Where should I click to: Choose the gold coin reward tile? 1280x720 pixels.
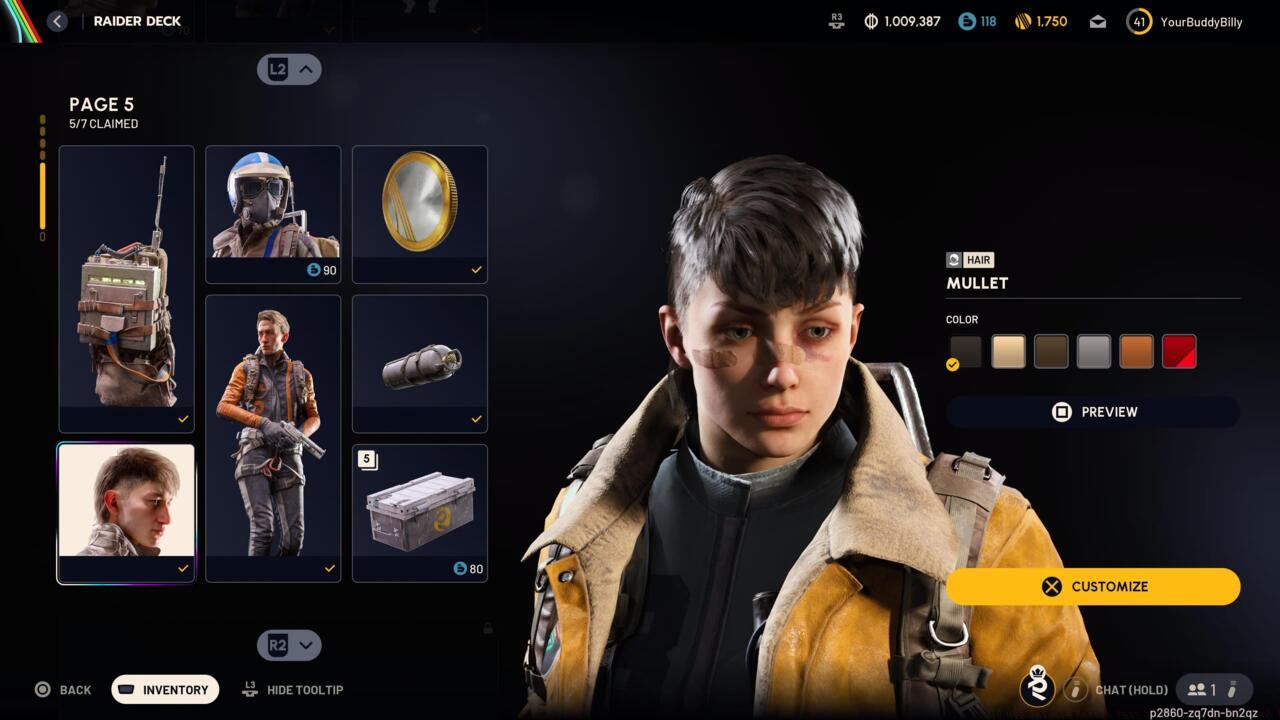(x=420, y=214)
